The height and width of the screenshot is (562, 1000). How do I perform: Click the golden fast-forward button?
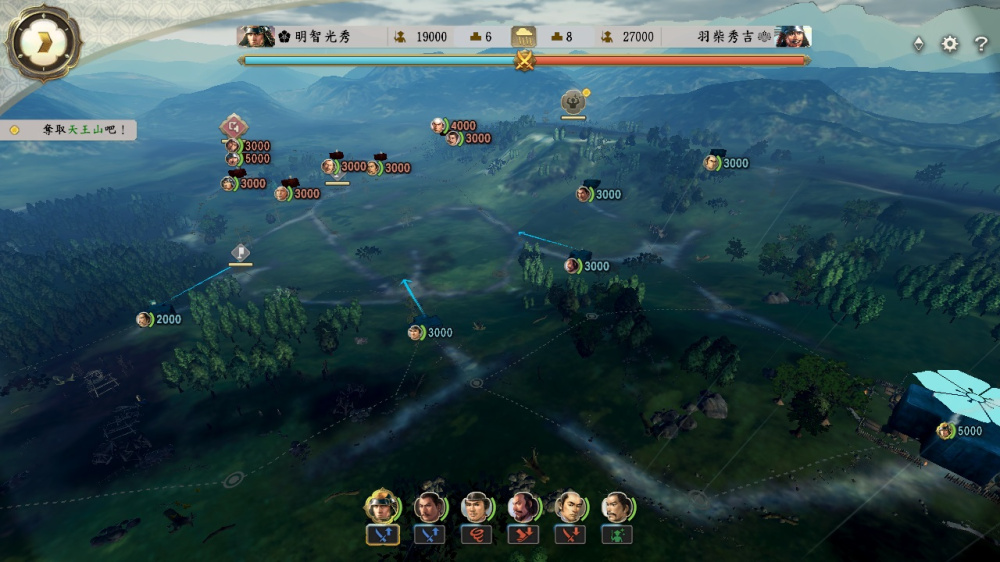[43, 42]
